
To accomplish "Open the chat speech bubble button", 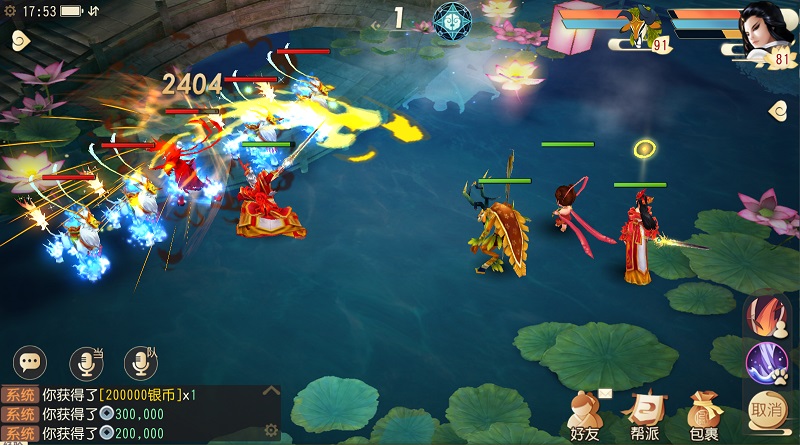I will coord(31,361).
